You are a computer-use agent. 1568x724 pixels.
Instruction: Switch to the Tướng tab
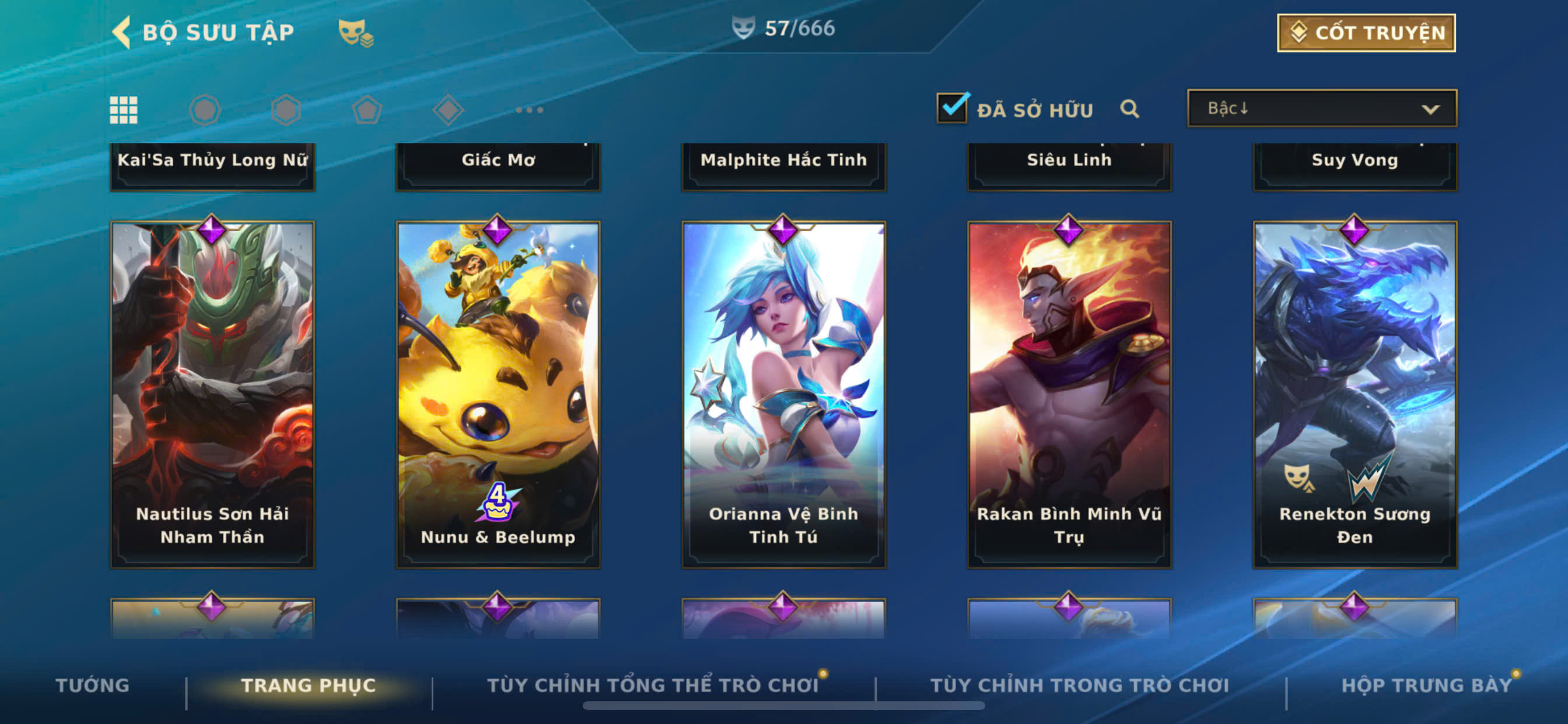coord(93,685)
